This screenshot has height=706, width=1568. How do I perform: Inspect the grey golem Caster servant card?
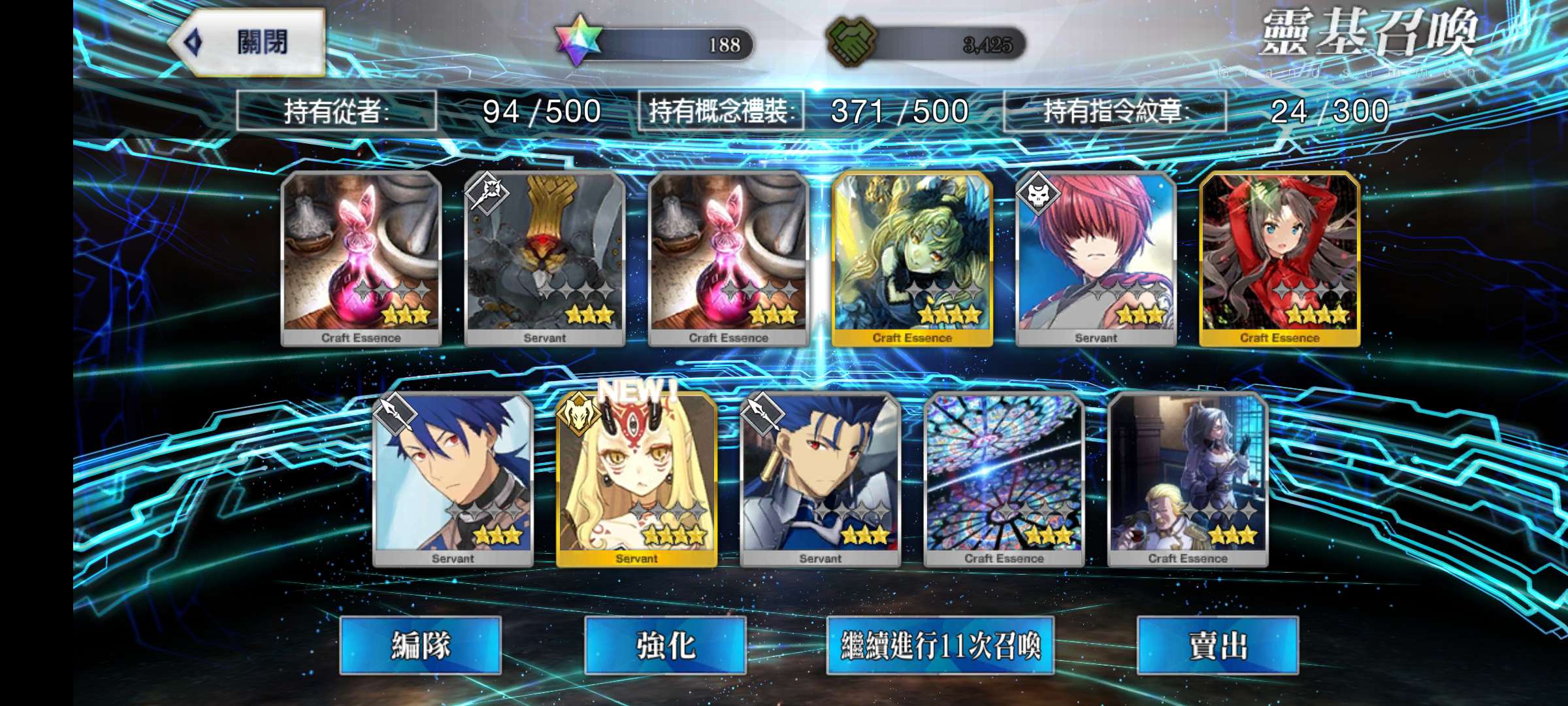pyautogui.click(x=544, y=258)
